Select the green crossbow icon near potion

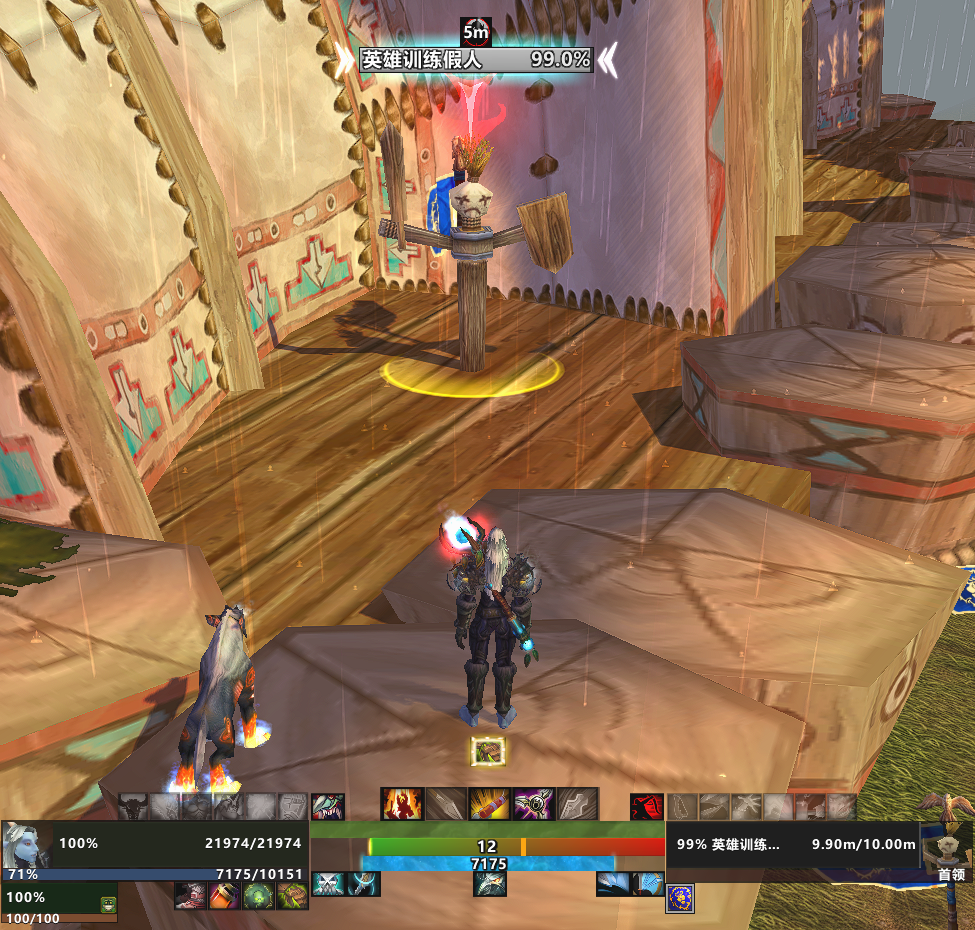tap(290, 896)
